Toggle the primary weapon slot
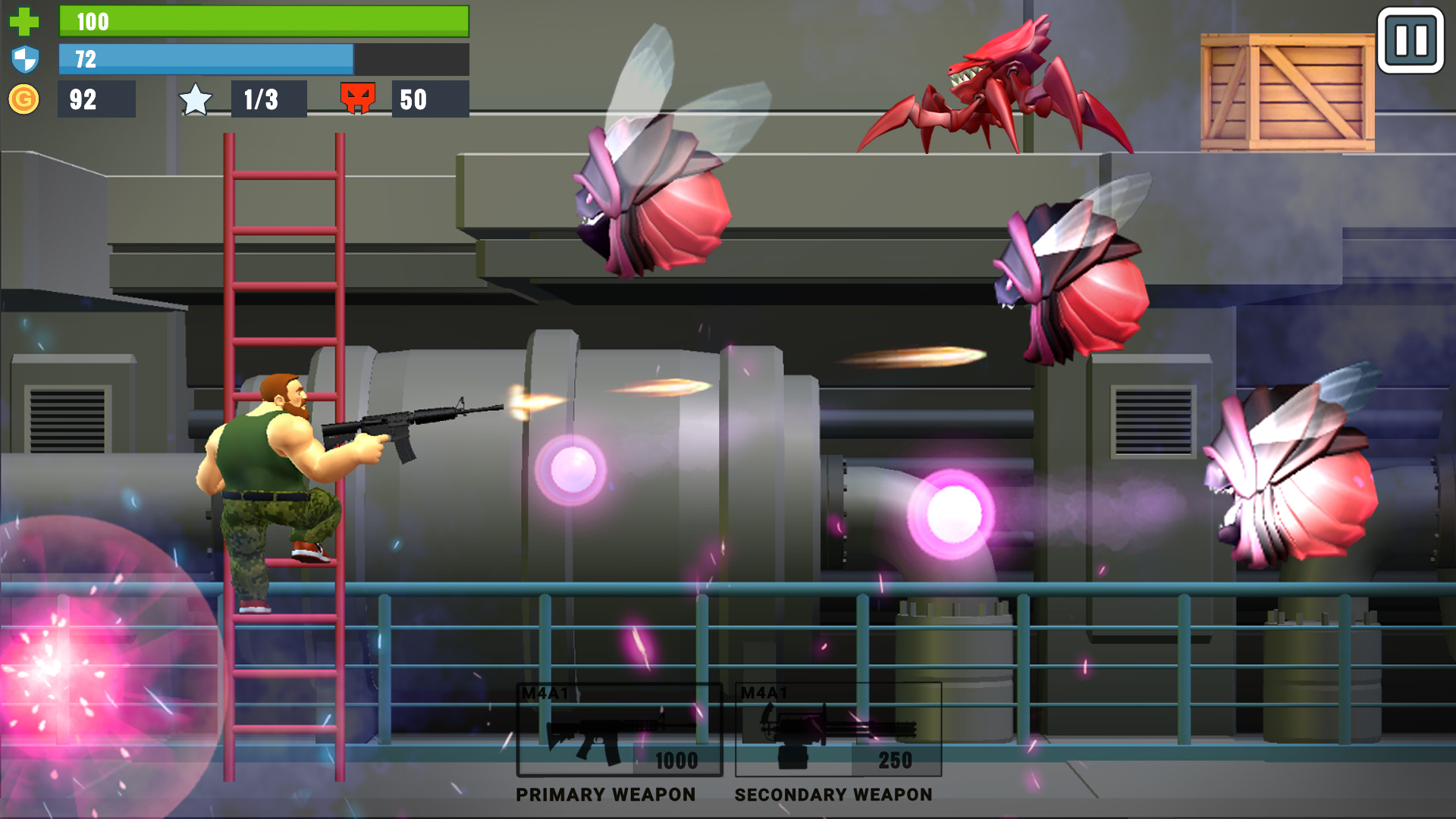Viewport: 1456px width, 819px height. 618,728
